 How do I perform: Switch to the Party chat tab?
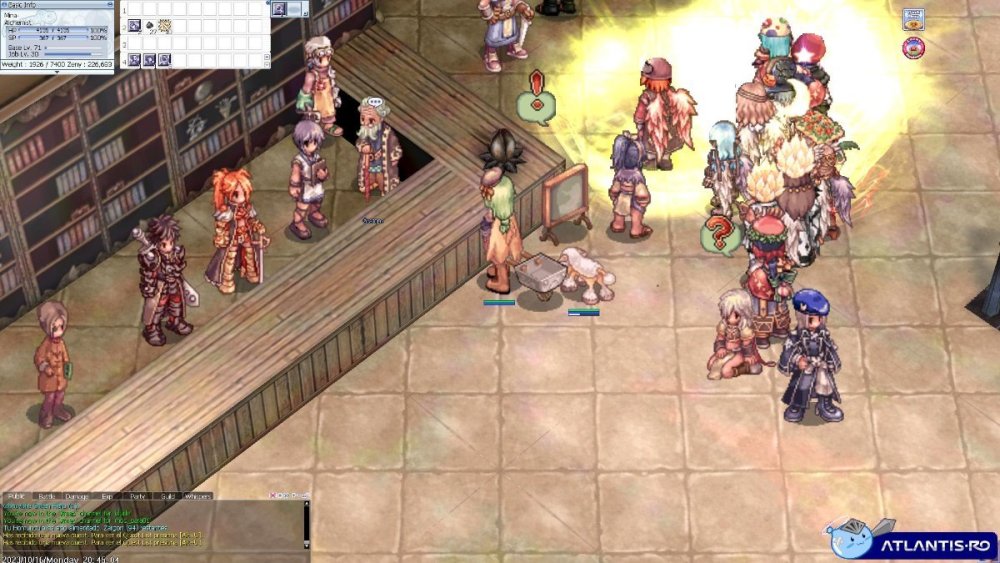(138, 496)
